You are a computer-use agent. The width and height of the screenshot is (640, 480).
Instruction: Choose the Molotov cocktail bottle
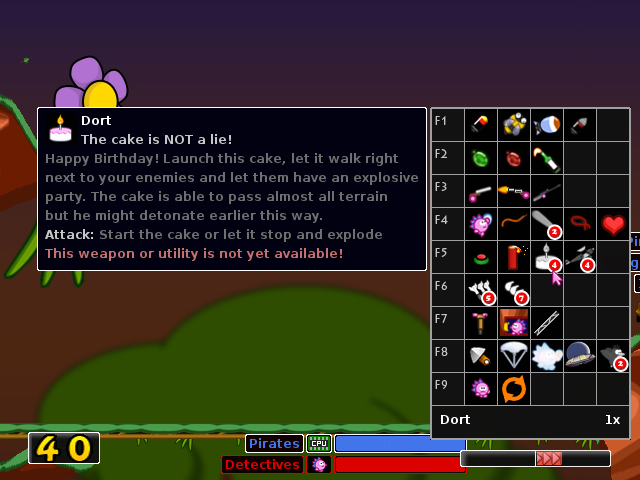(x=547, y=157)
